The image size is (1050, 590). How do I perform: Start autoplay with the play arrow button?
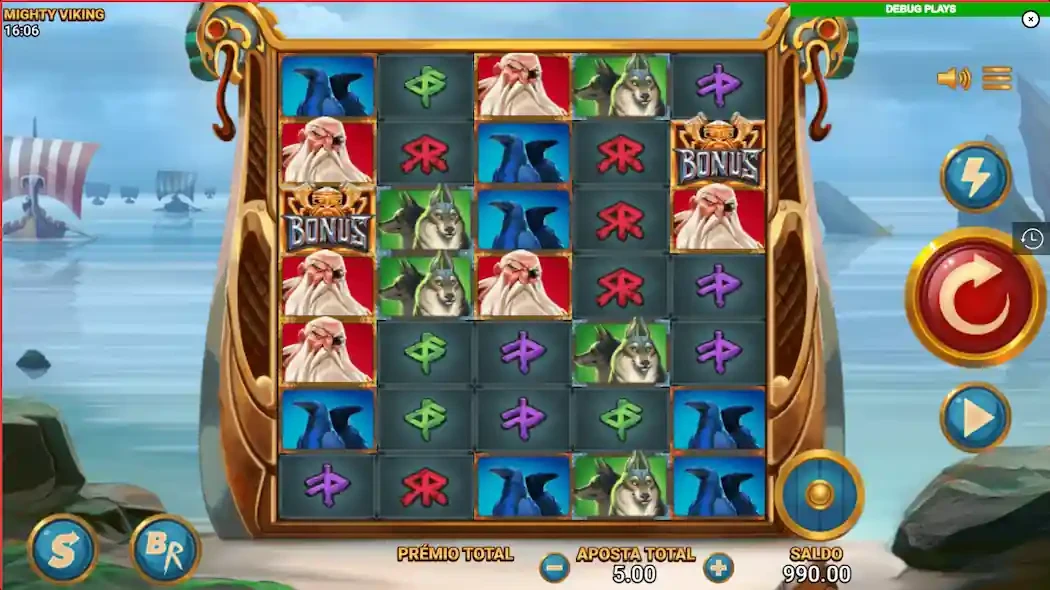[974, 417]
